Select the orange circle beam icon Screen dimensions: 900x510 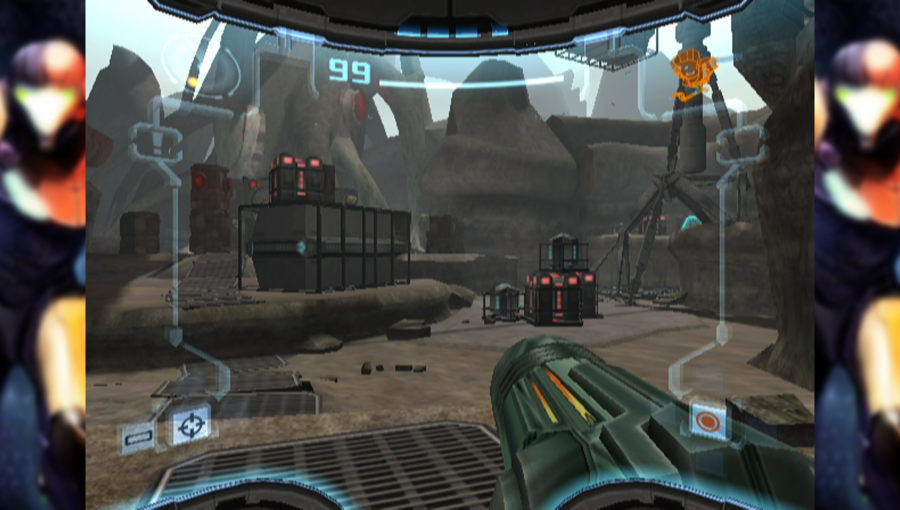point(708,419)
